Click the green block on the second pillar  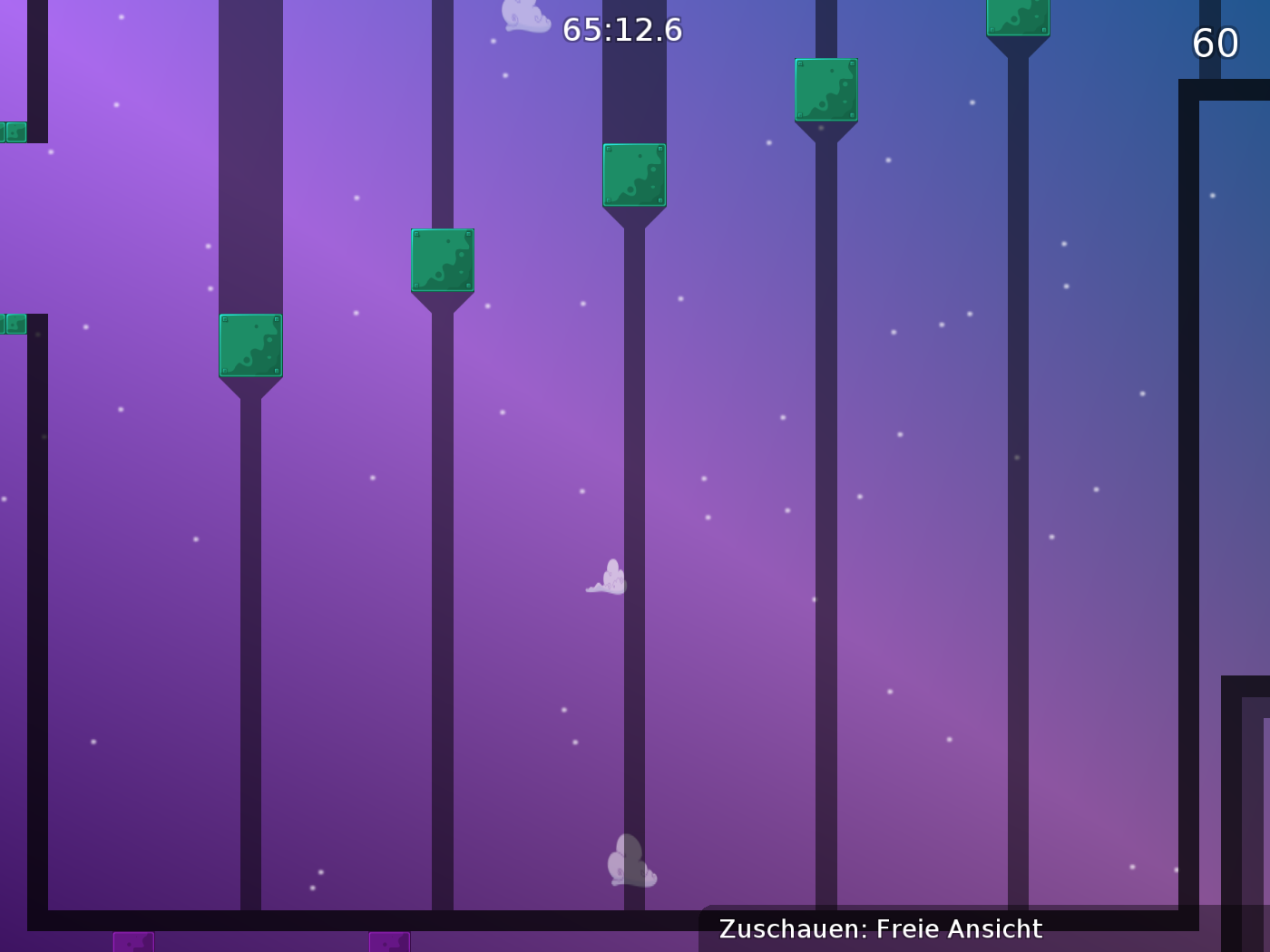click(443, 261)
